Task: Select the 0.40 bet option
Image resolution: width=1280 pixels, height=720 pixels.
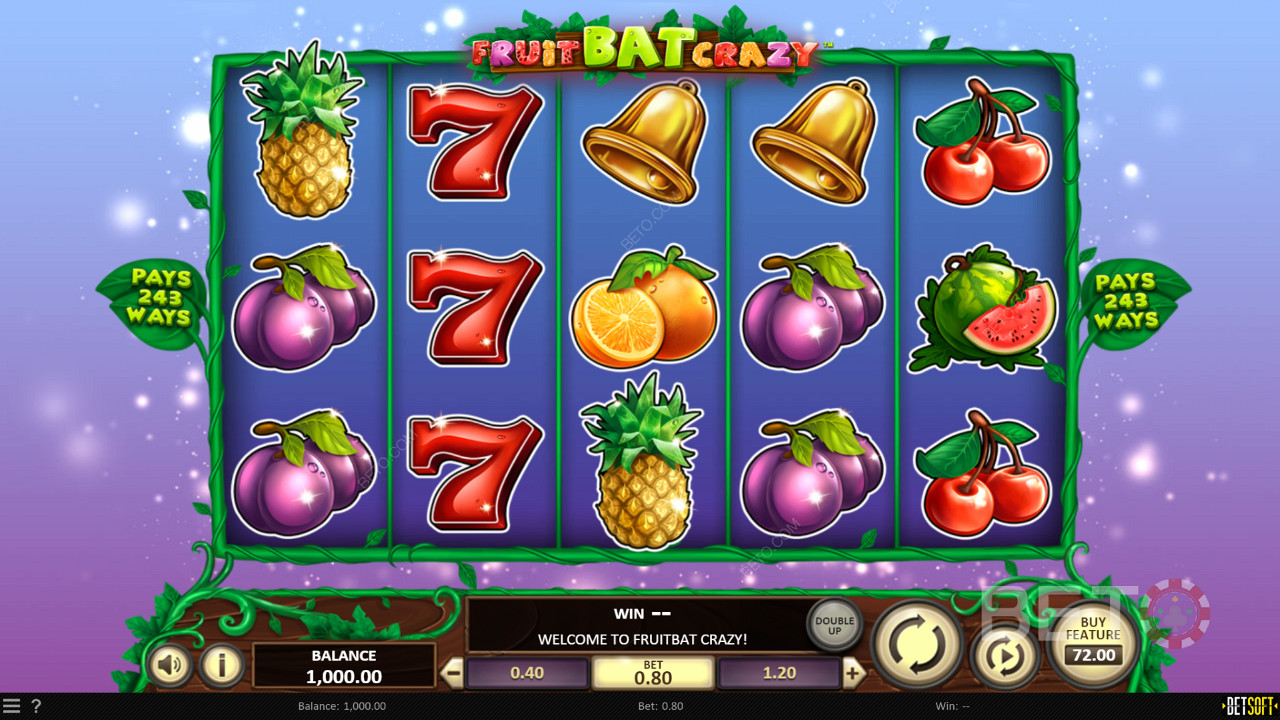Action: [x=527, y=673]
